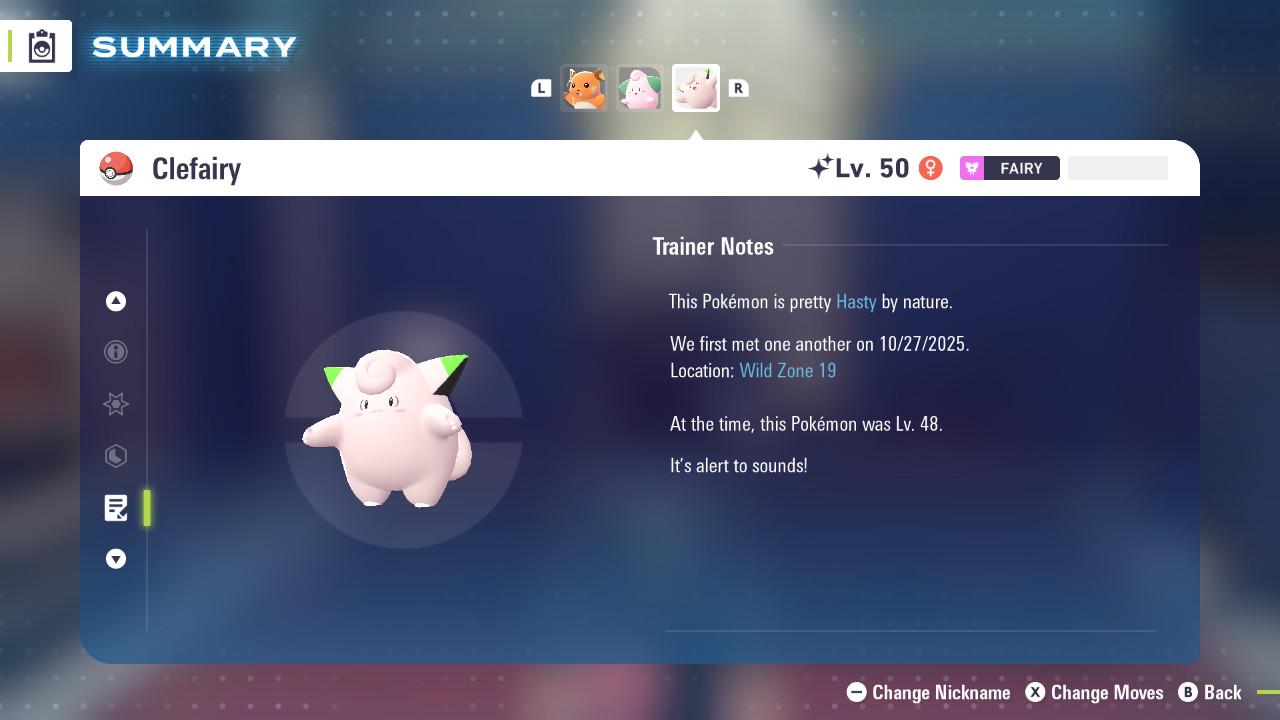This screenshot has width=1280, height=720.
Task: Select the Clefairy party thumbnail in the middle
Action: (x=640, y=88)
